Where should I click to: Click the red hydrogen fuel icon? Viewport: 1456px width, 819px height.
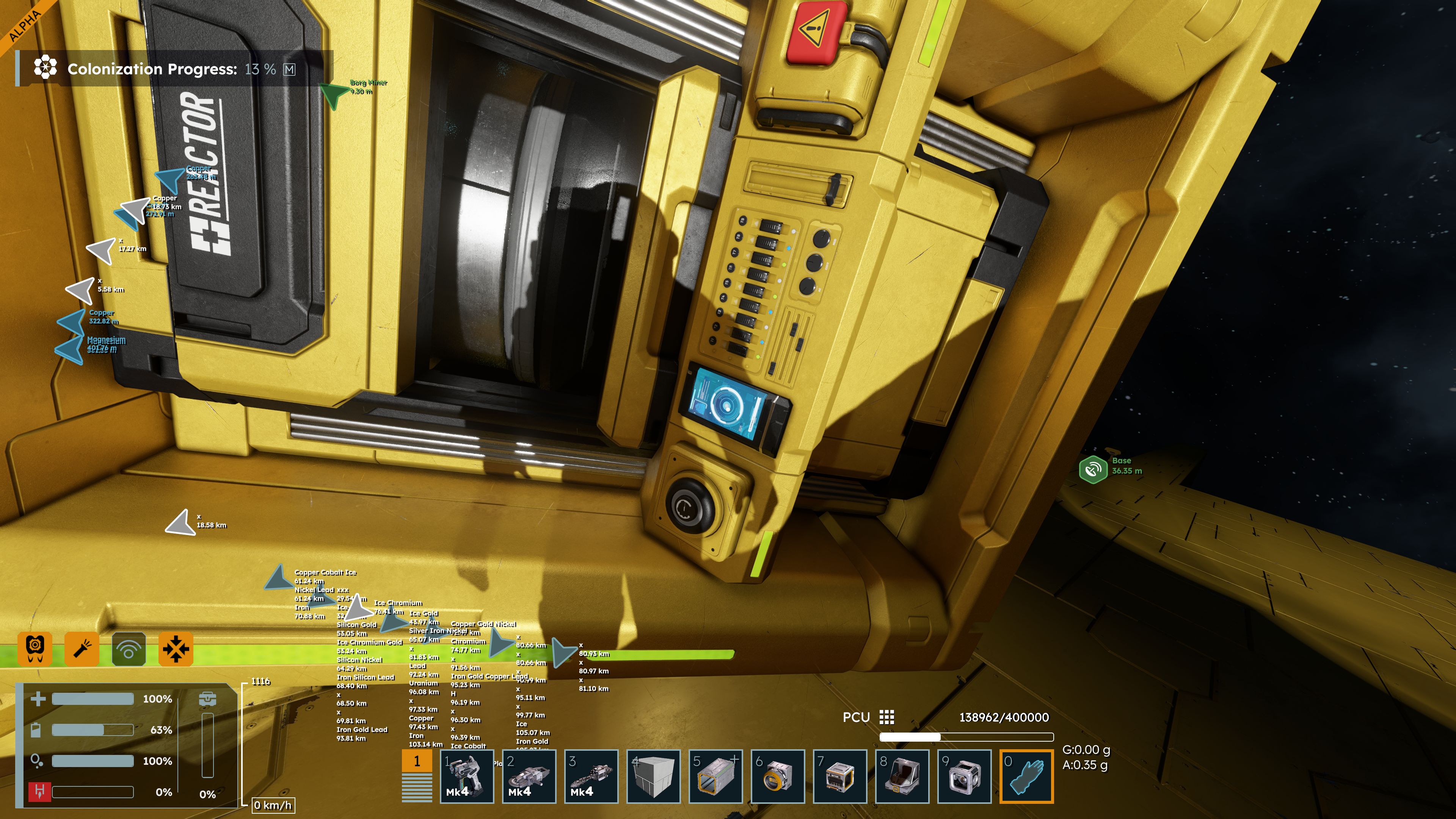[39, 791]
